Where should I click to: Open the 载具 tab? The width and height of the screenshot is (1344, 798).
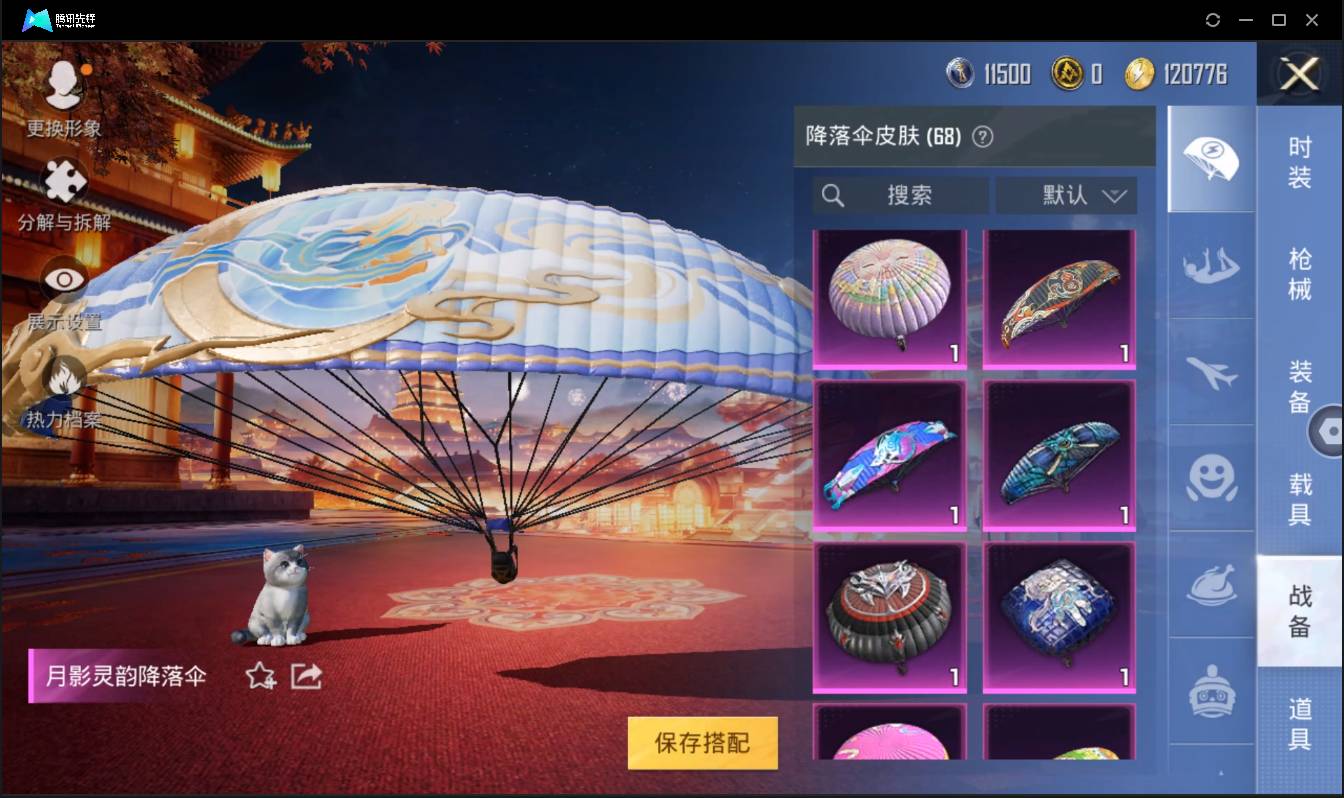1300,500
